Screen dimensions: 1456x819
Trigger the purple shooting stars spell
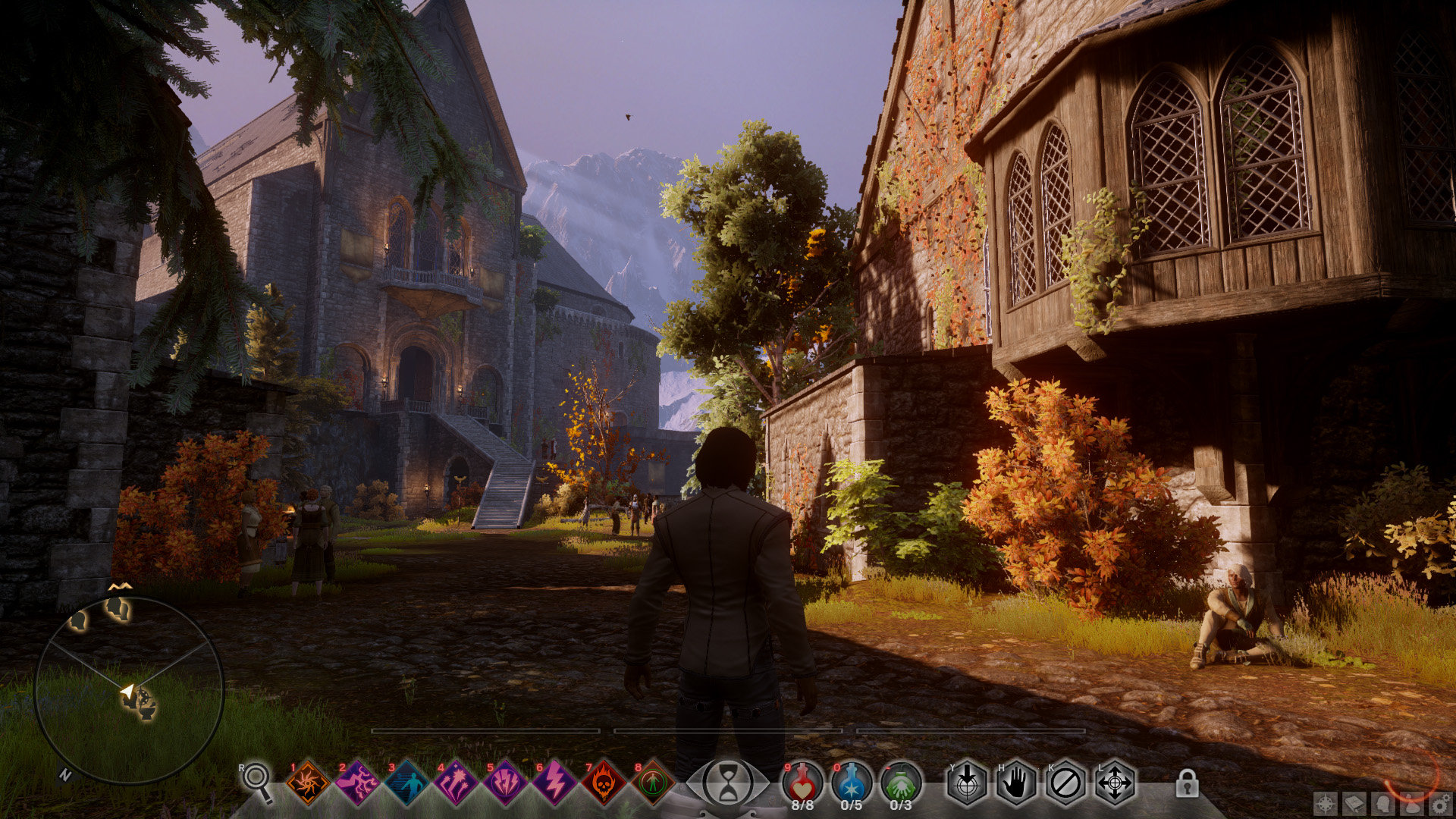tap(456, 783)
